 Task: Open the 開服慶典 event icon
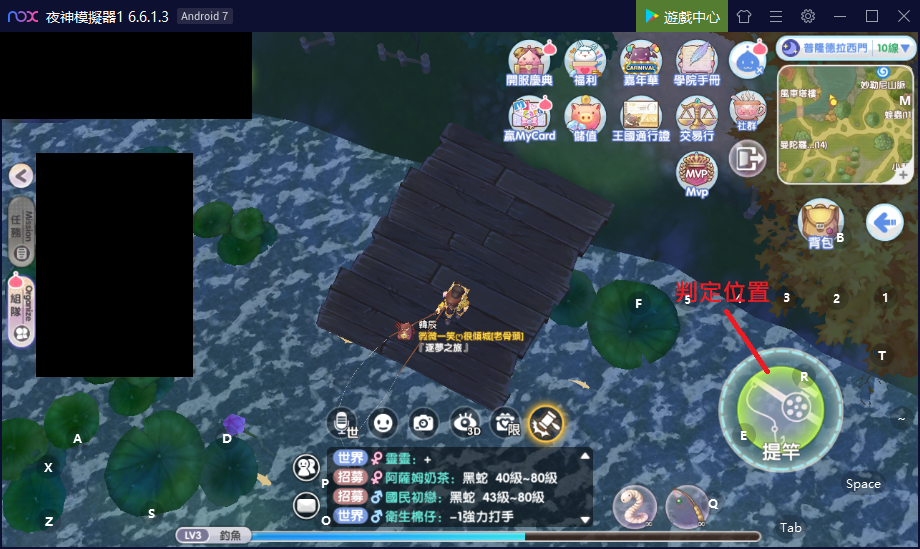(x=530, y=62)
